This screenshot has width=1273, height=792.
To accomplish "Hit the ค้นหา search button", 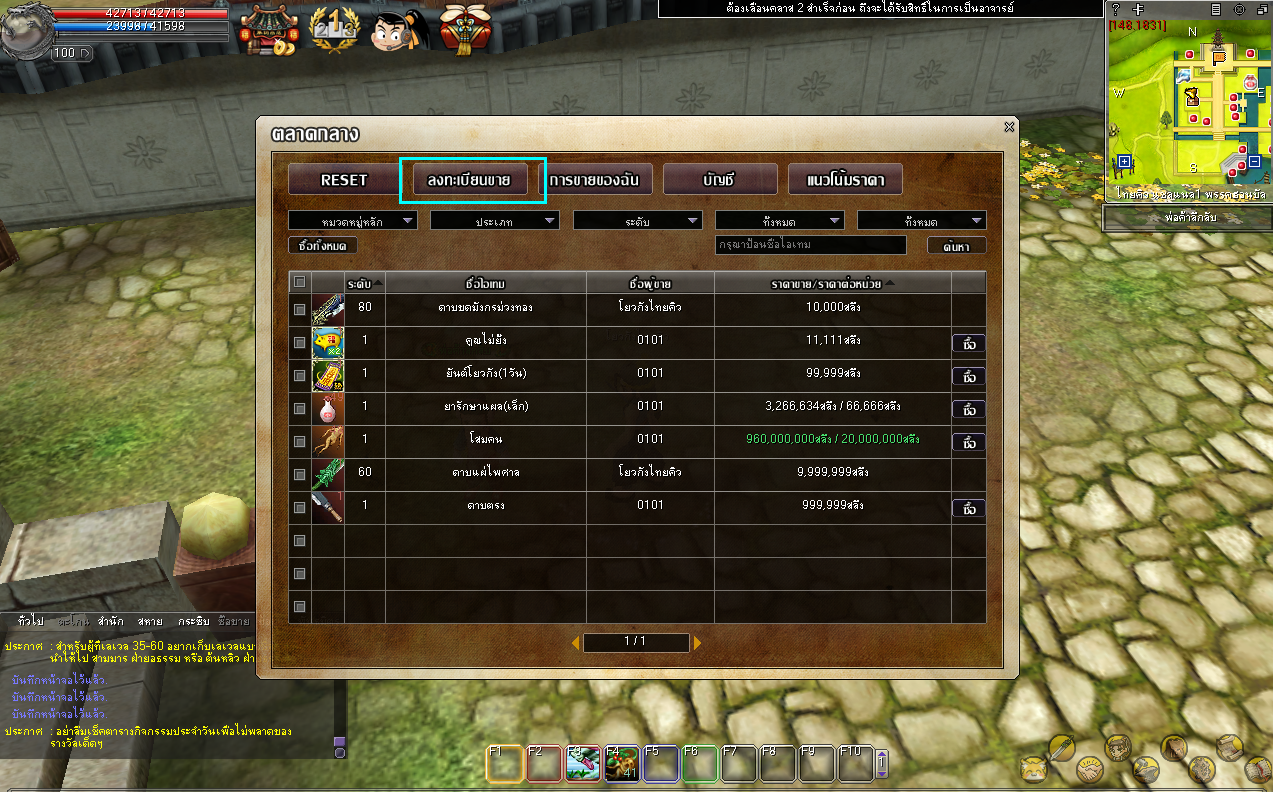I will (x=956, y=245).
